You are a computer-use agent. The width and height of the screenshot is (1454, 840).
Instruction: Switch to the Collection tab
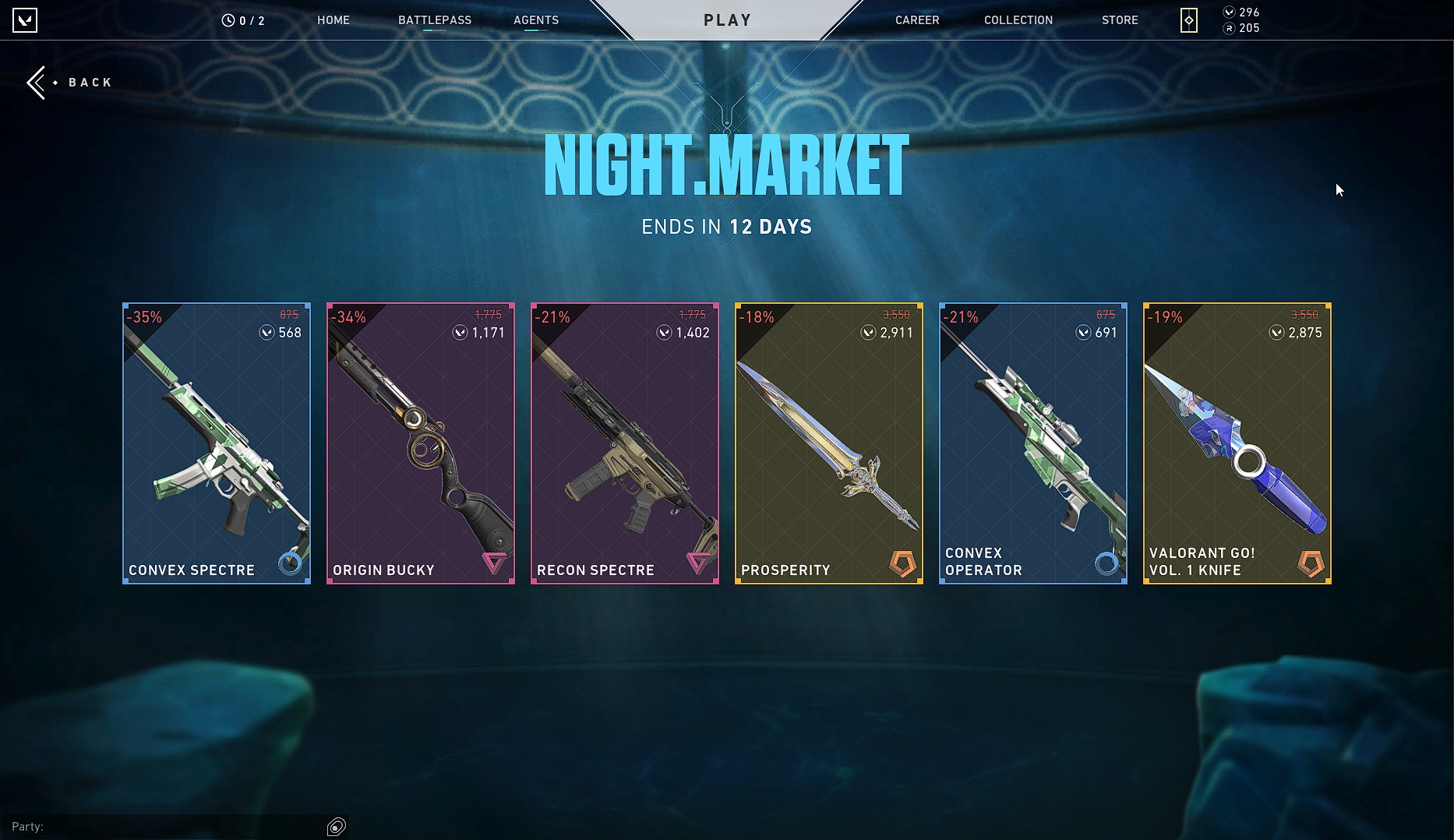pos(1018,20)
